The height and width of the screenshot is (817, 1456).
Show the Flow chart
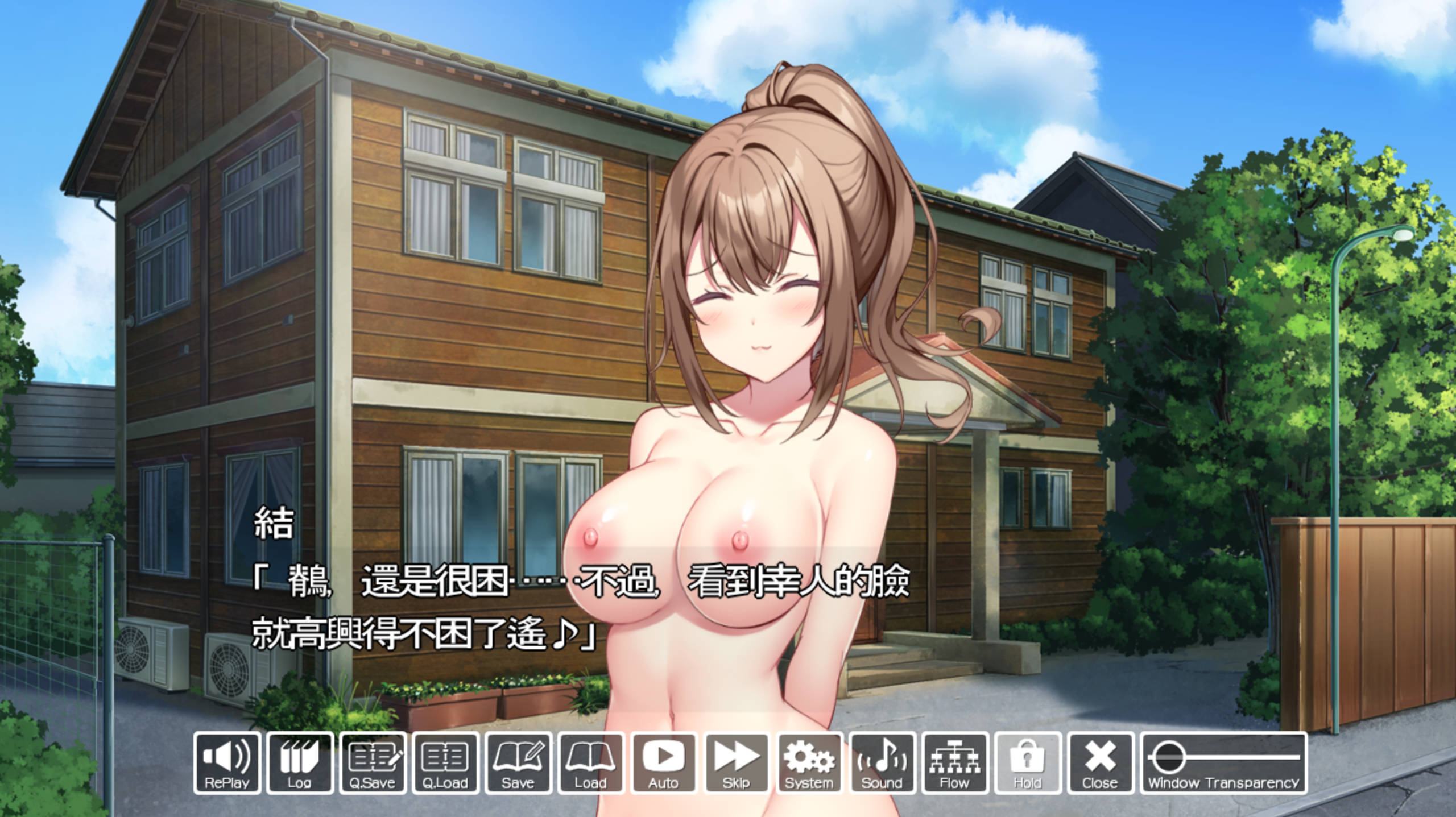955,762
